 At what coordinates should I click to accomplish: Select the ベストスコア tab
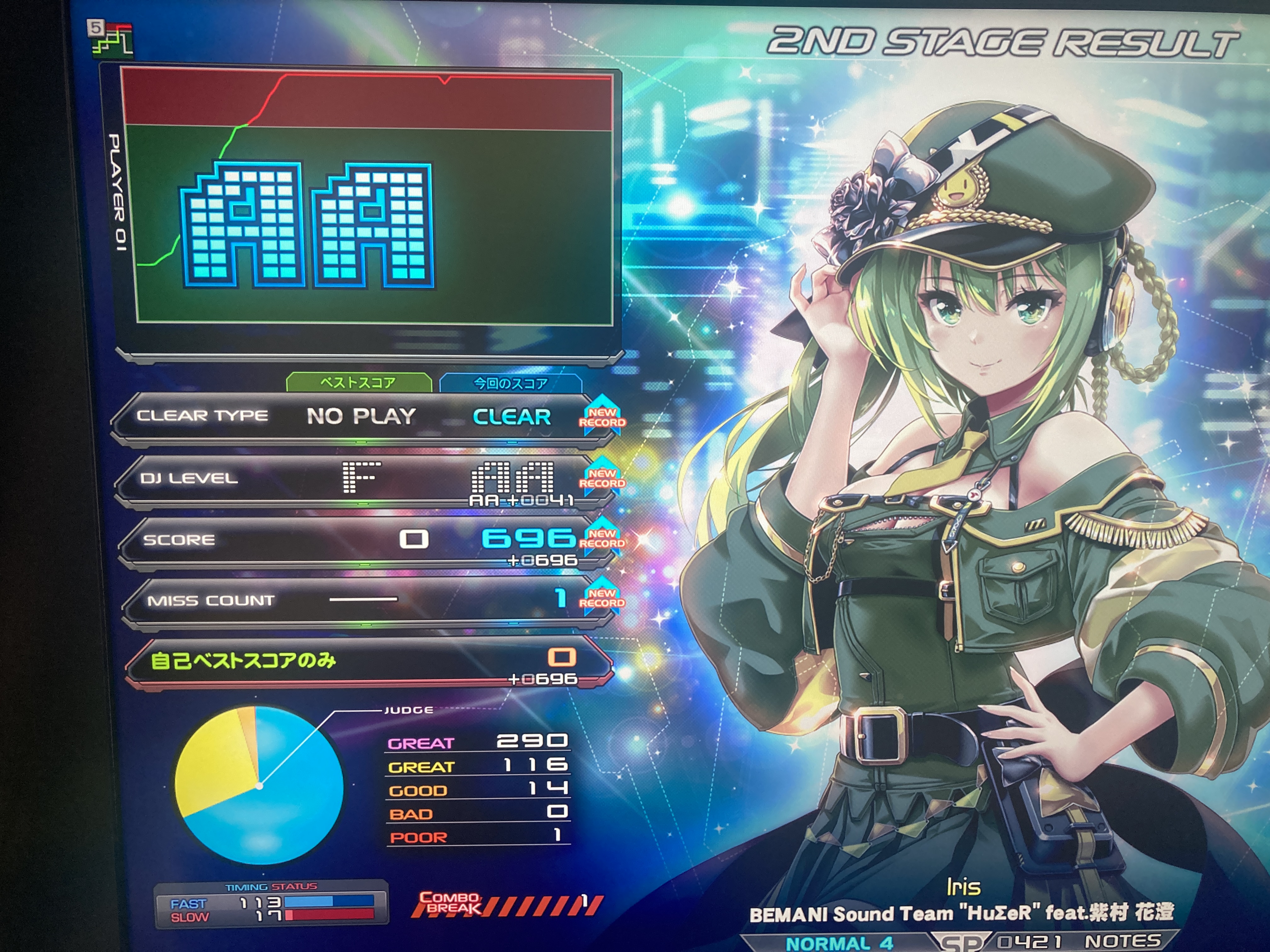358,383
